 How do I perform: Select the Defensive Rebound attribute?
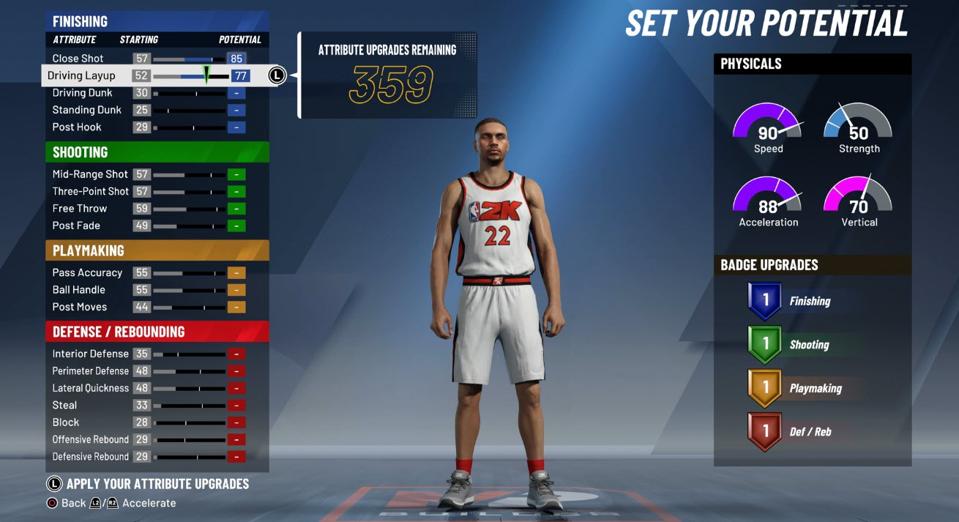tap(91, 456)
